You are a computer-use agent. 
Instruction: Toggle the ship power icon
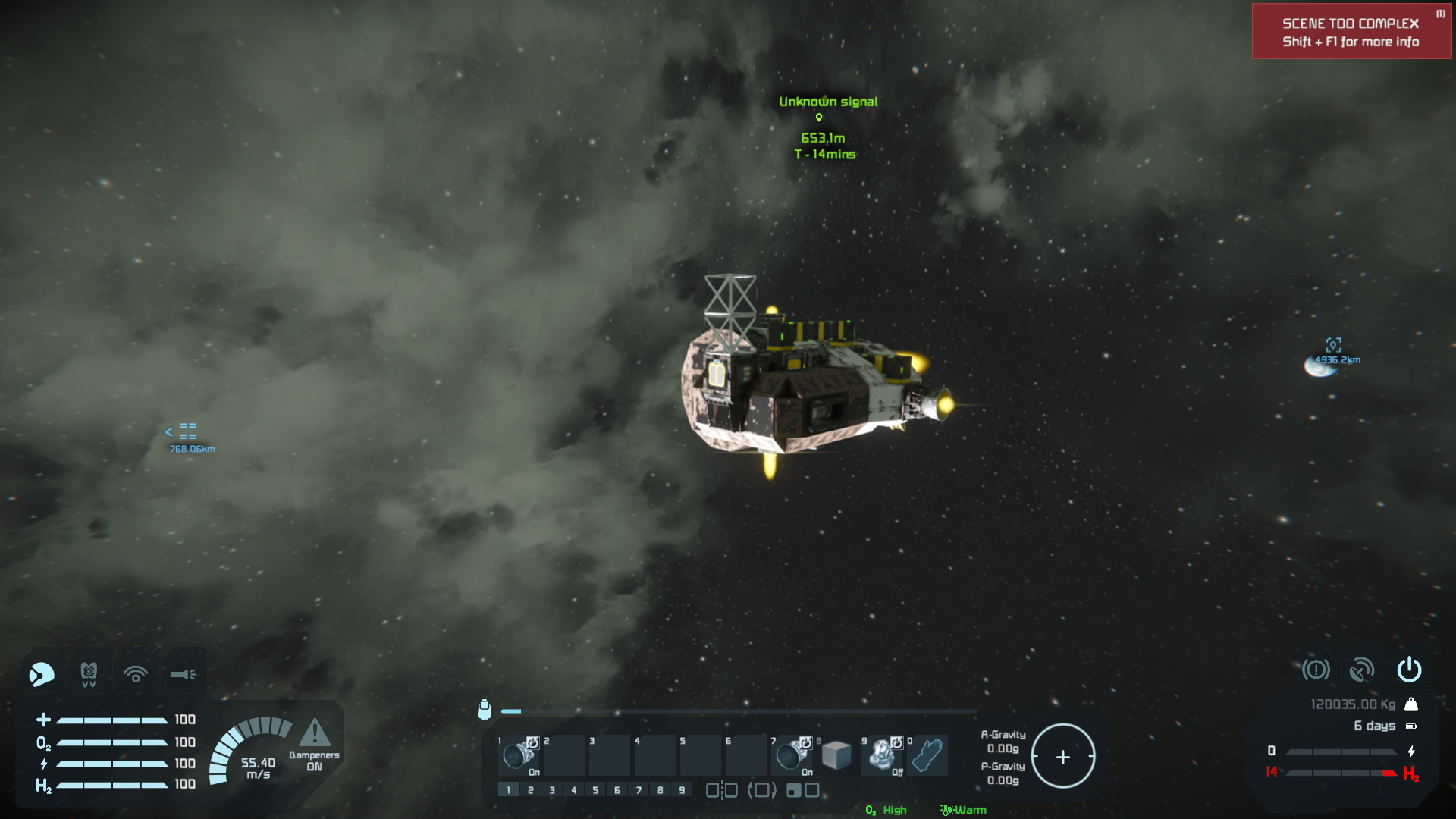click(x=1409, y=670)
